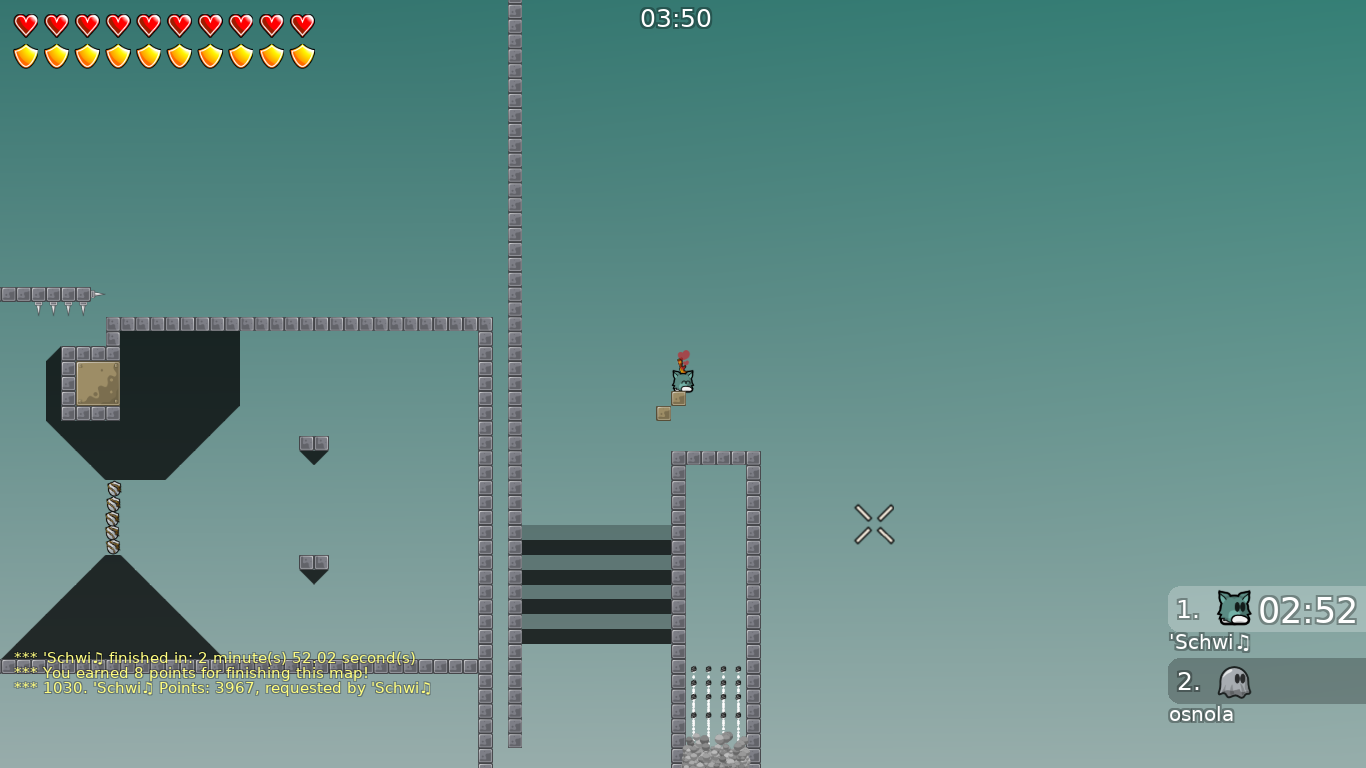Click the player tee character in the level
Viewport: 1366px width, 768px height.
[681, 380]
